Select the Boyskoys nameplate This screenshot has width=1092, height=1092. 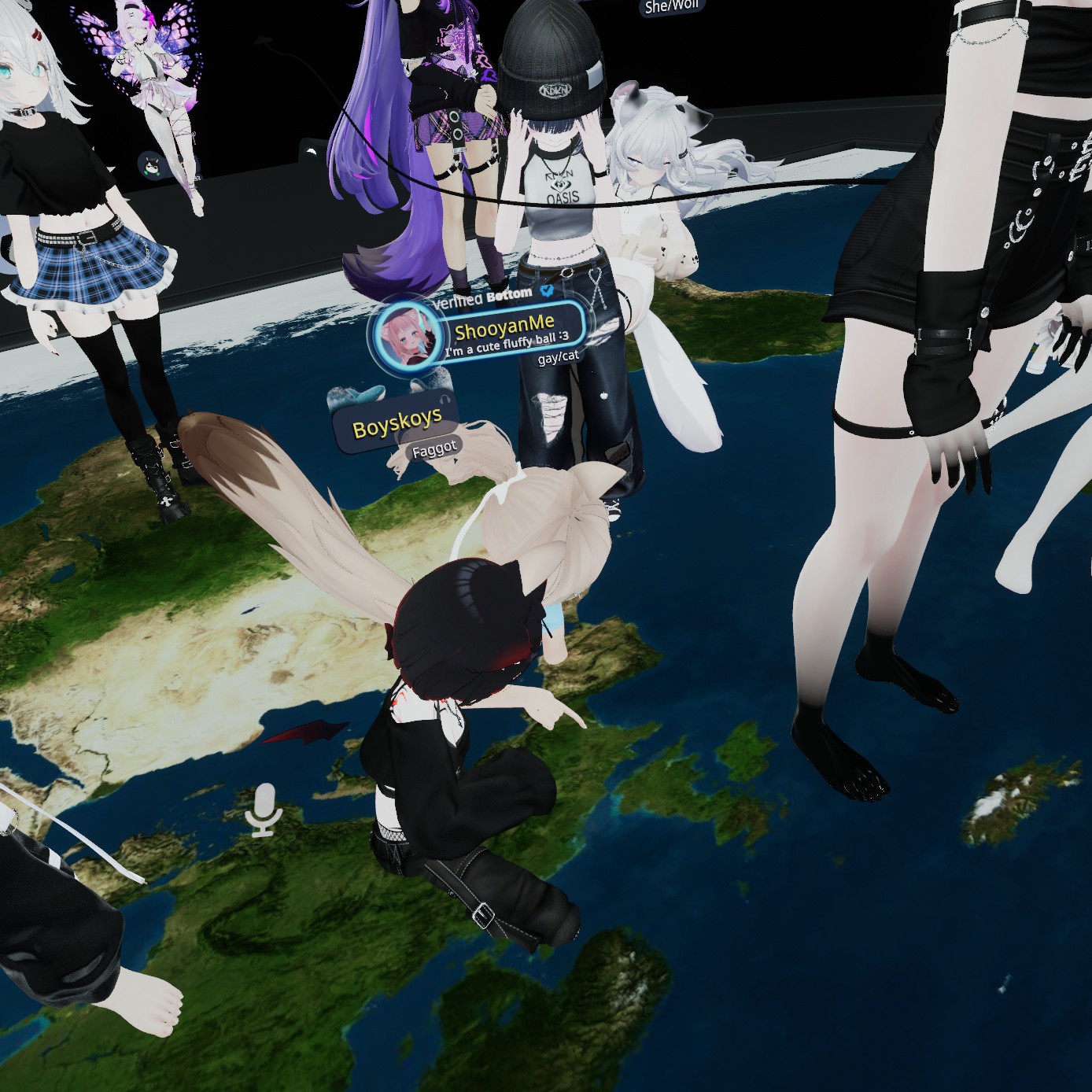point(396,426)
